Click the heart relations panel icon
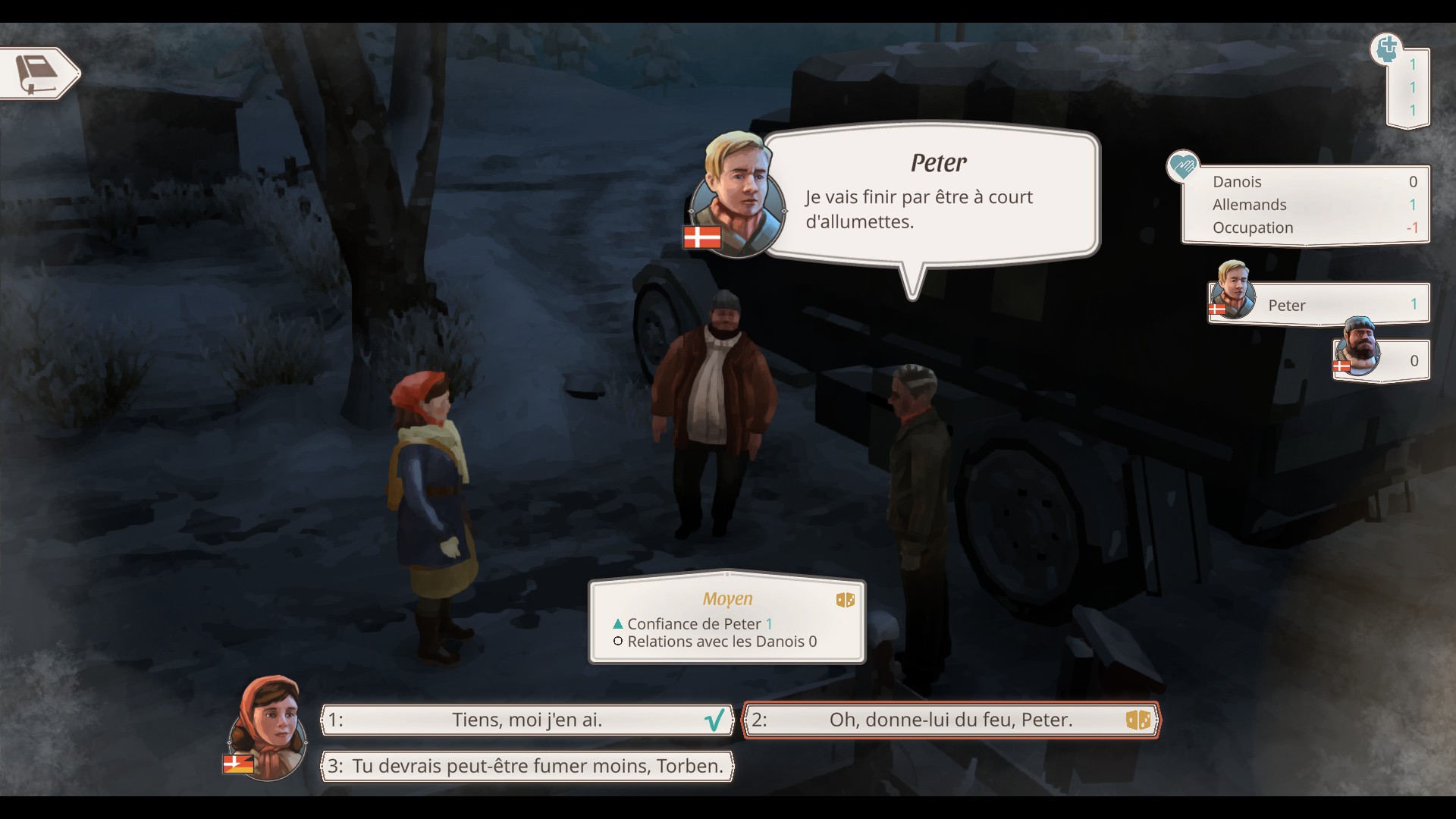Image resolution: width=1456 pixels, height=819 pixels. pos(1182,166)
